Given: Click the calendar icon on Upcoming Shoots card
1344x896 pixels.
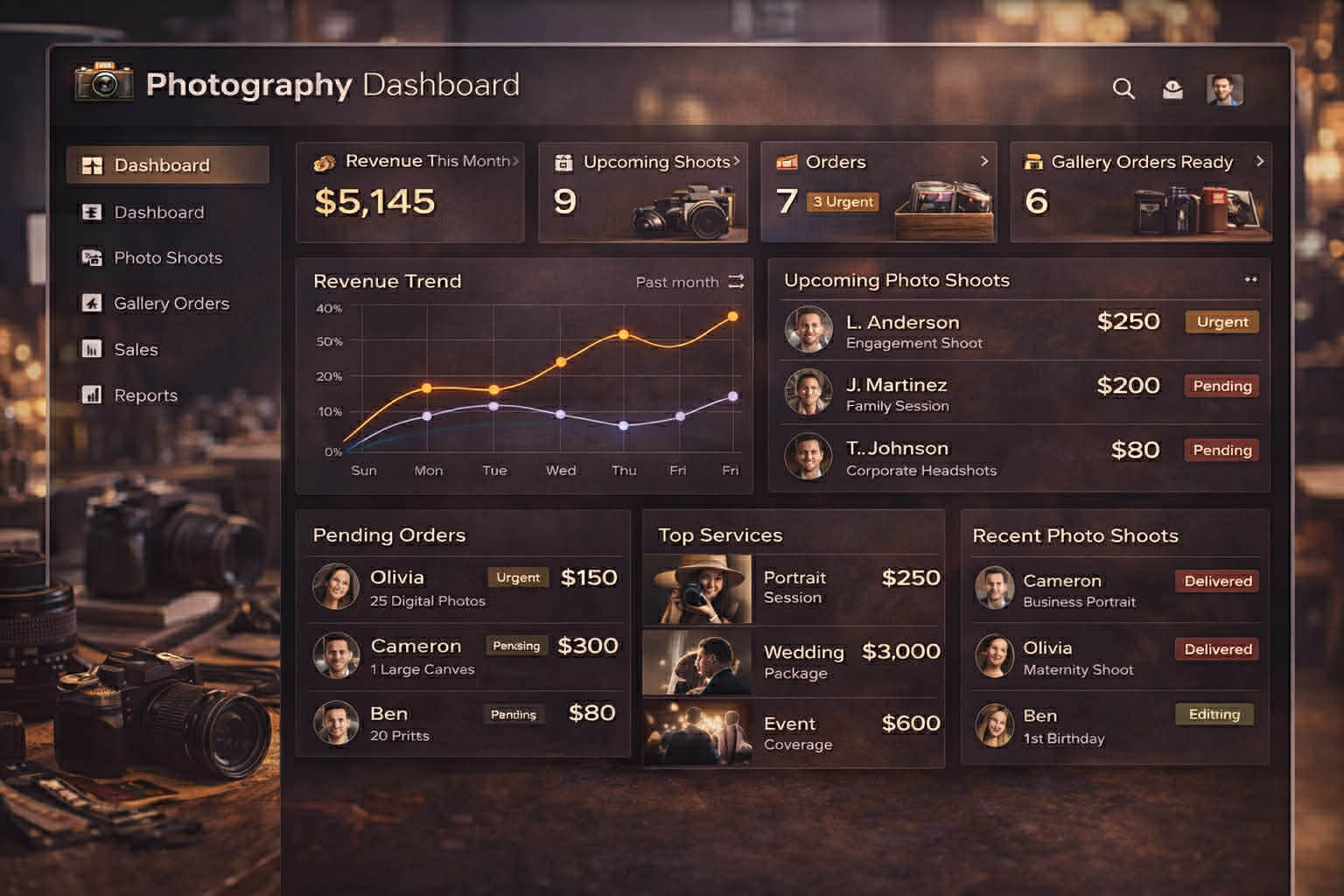Looking at the screenshot, I should click(562, 161).
